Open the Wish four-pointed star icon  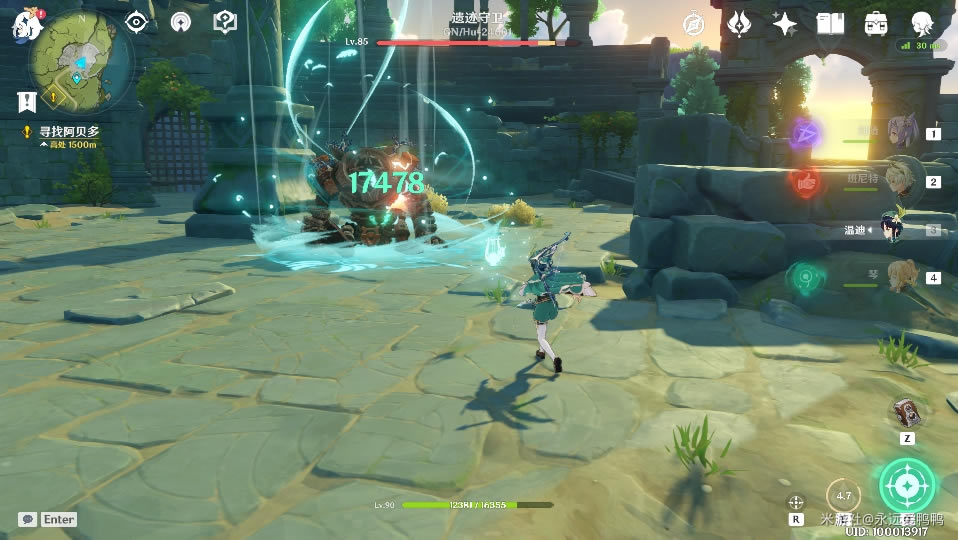point(785,24)
